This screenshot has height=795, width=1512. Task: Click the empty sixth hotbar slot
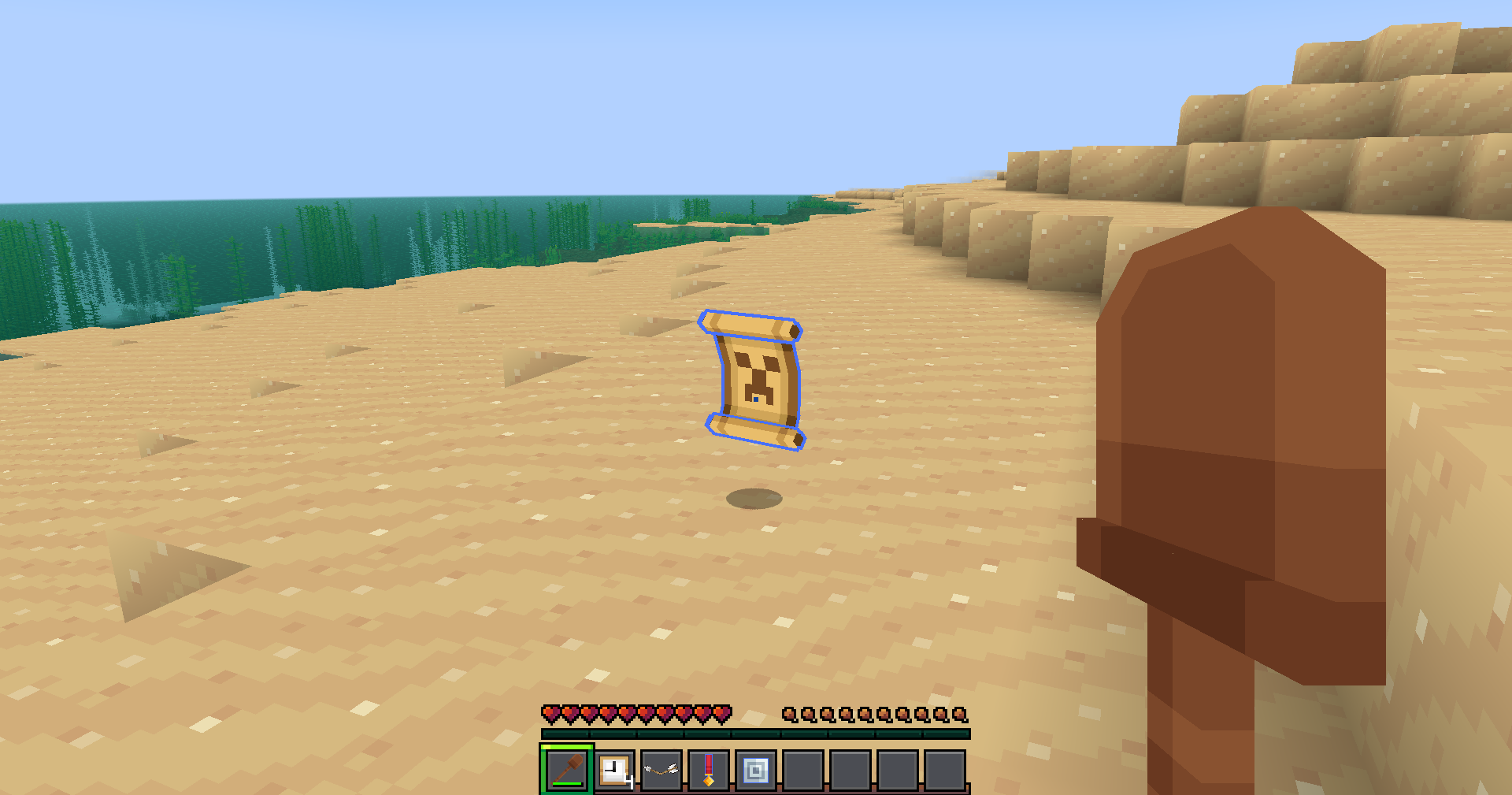[802, 770]
